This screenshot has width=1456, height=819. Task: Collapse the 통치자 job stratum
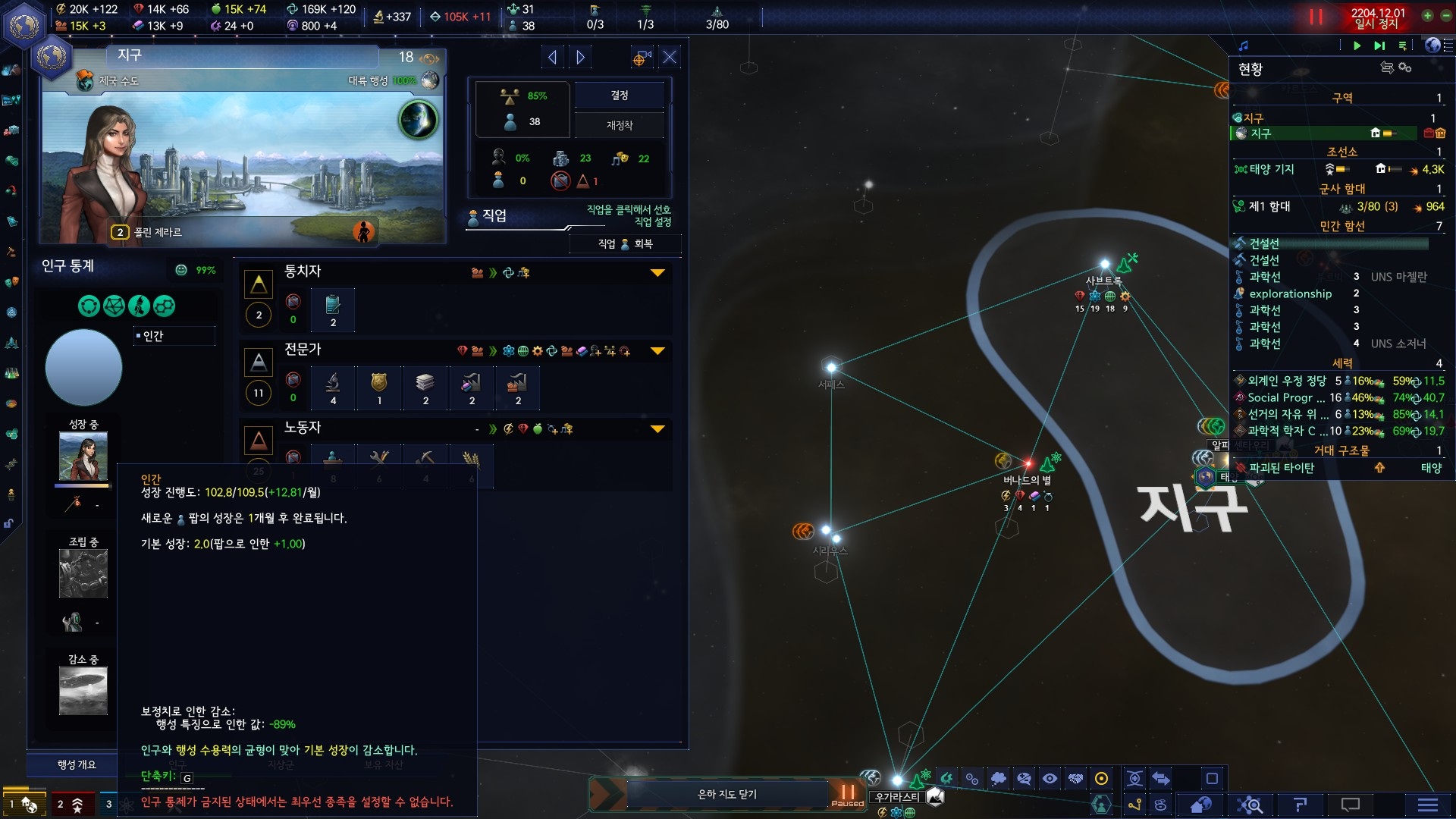pyautogui.click(x=657, y=273)
